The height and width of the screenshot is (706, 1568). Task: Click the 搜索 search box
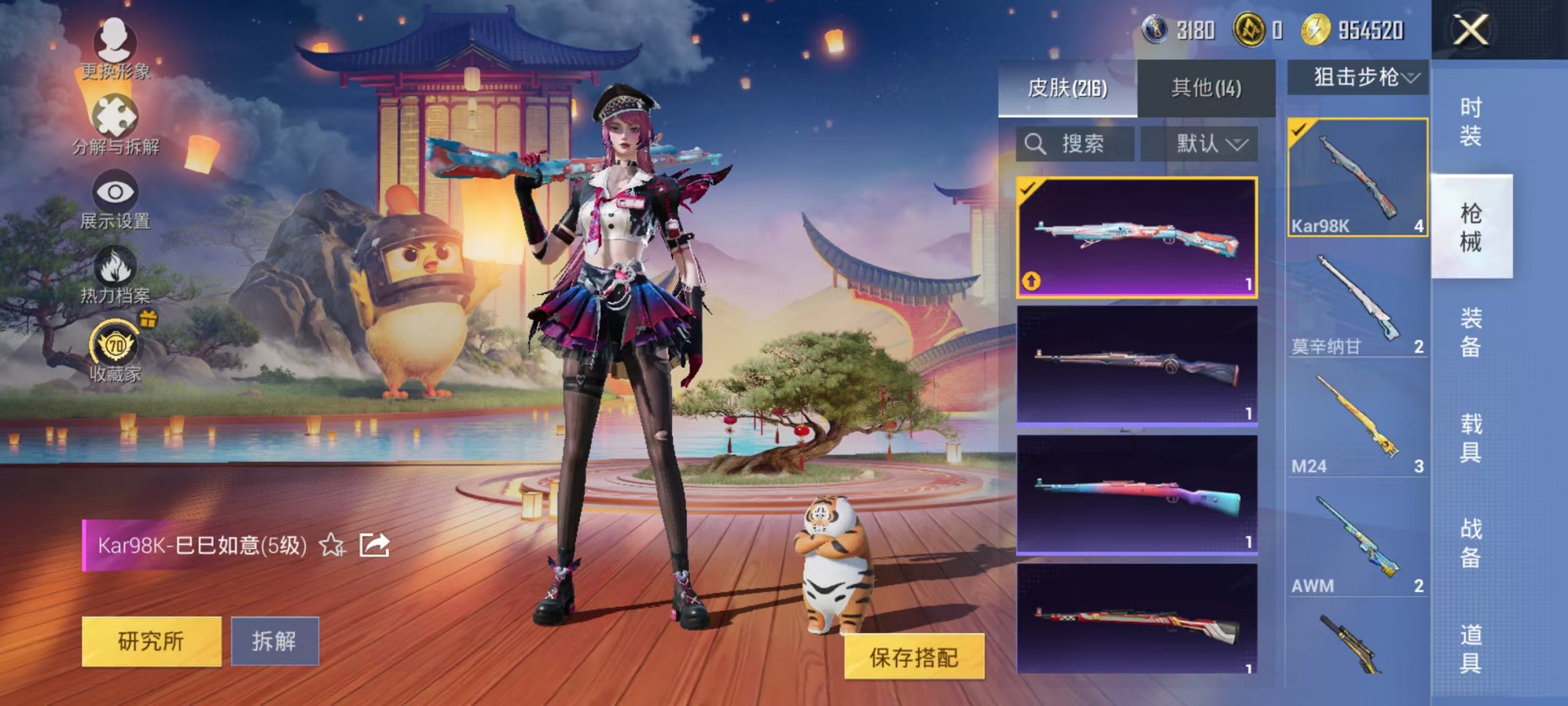pos(1075,143)
